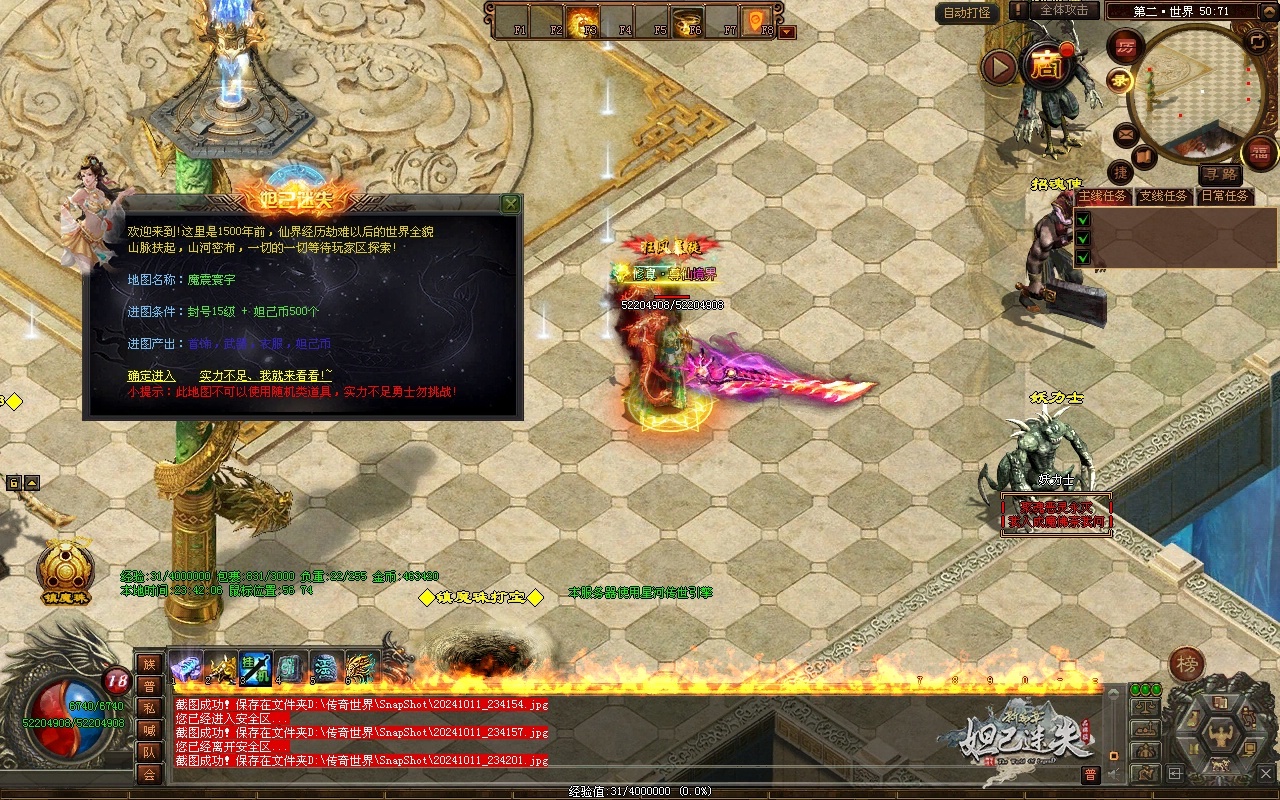
Task: Choose 确定进入 to enter the map
Action: tap(151, 375)
